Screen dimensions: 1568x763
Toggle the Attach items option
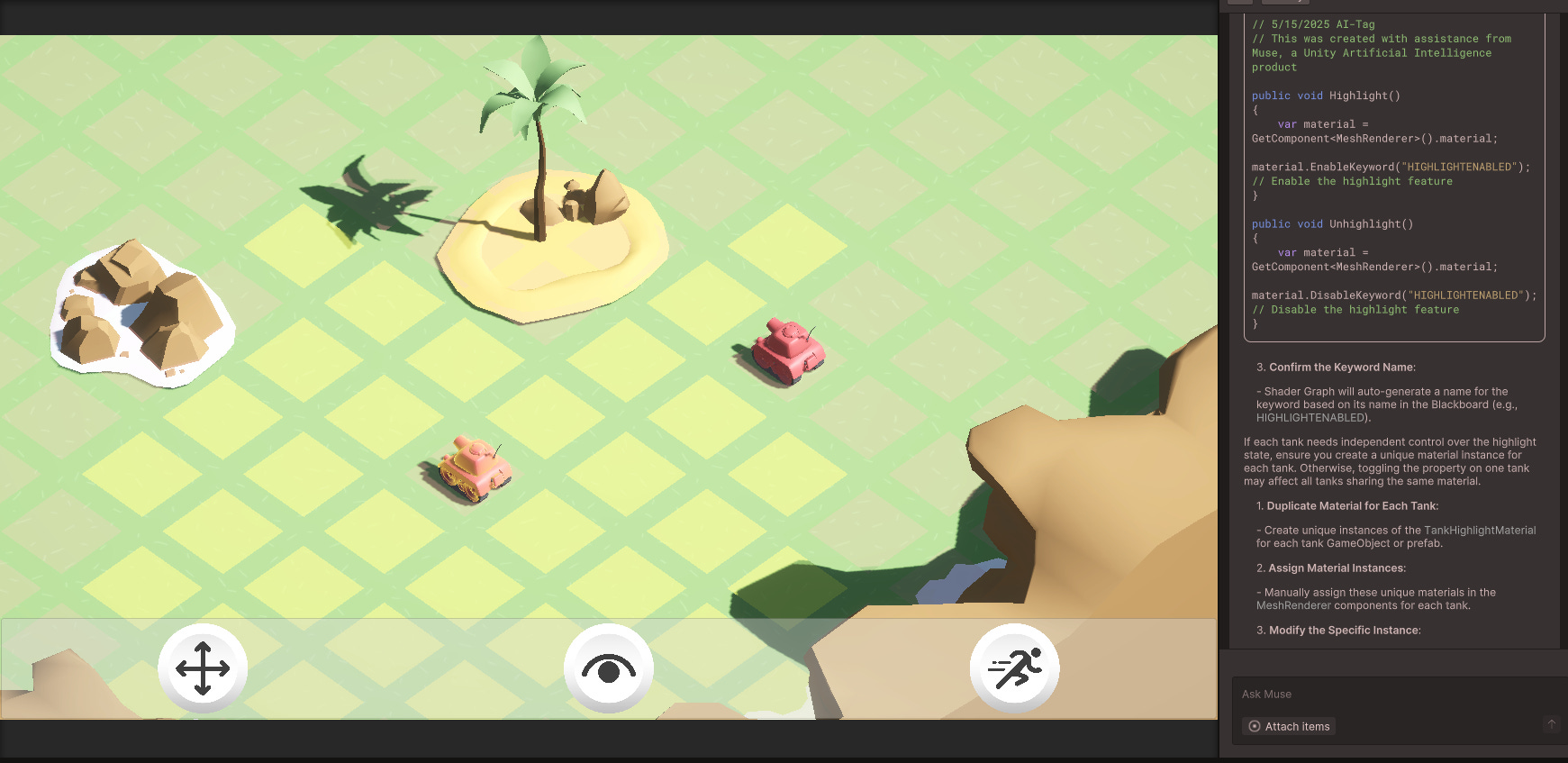[1289, 726]
